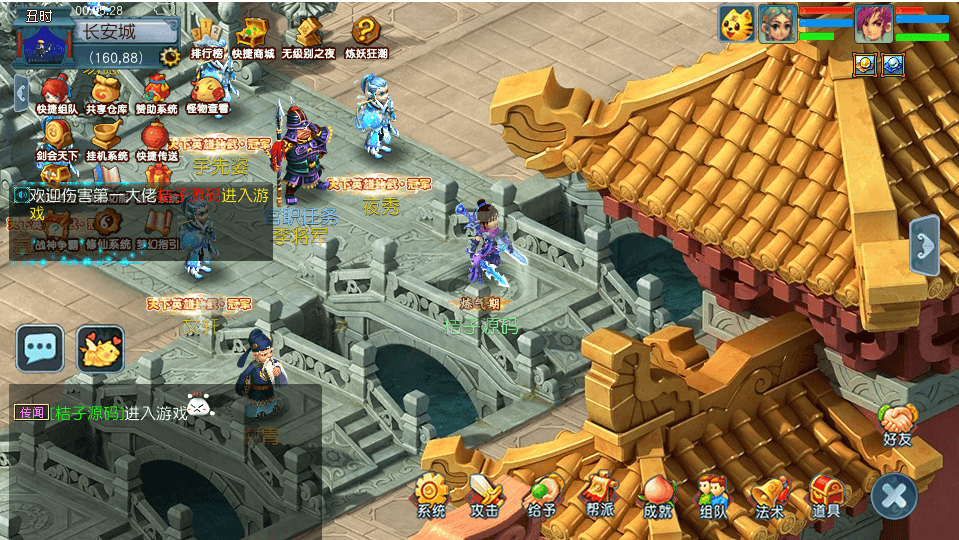Open the 挂机系统 auto-play system
This screenshot has height=540, width=959.
pos(107,140)
